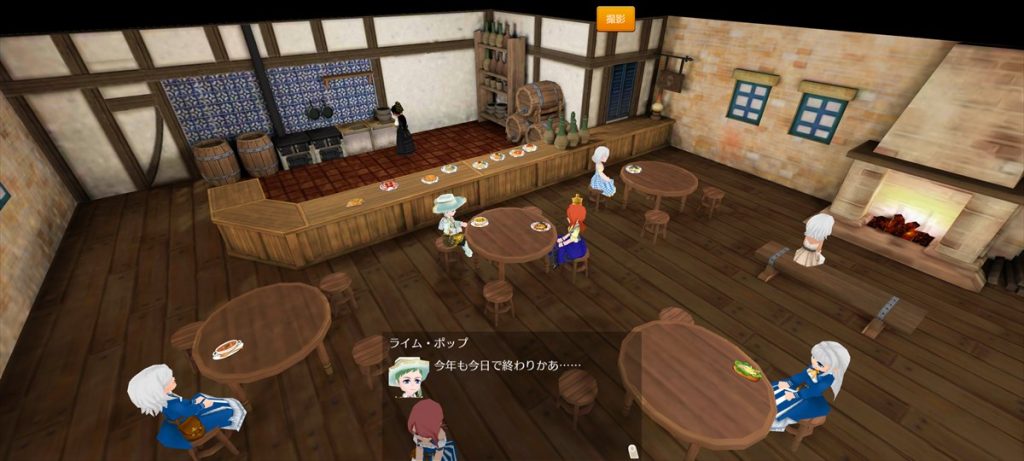Viewport: 1024px width, 461px height.
Task: Advance the dialogue using the small continue indicator
Action: (632, 449)
